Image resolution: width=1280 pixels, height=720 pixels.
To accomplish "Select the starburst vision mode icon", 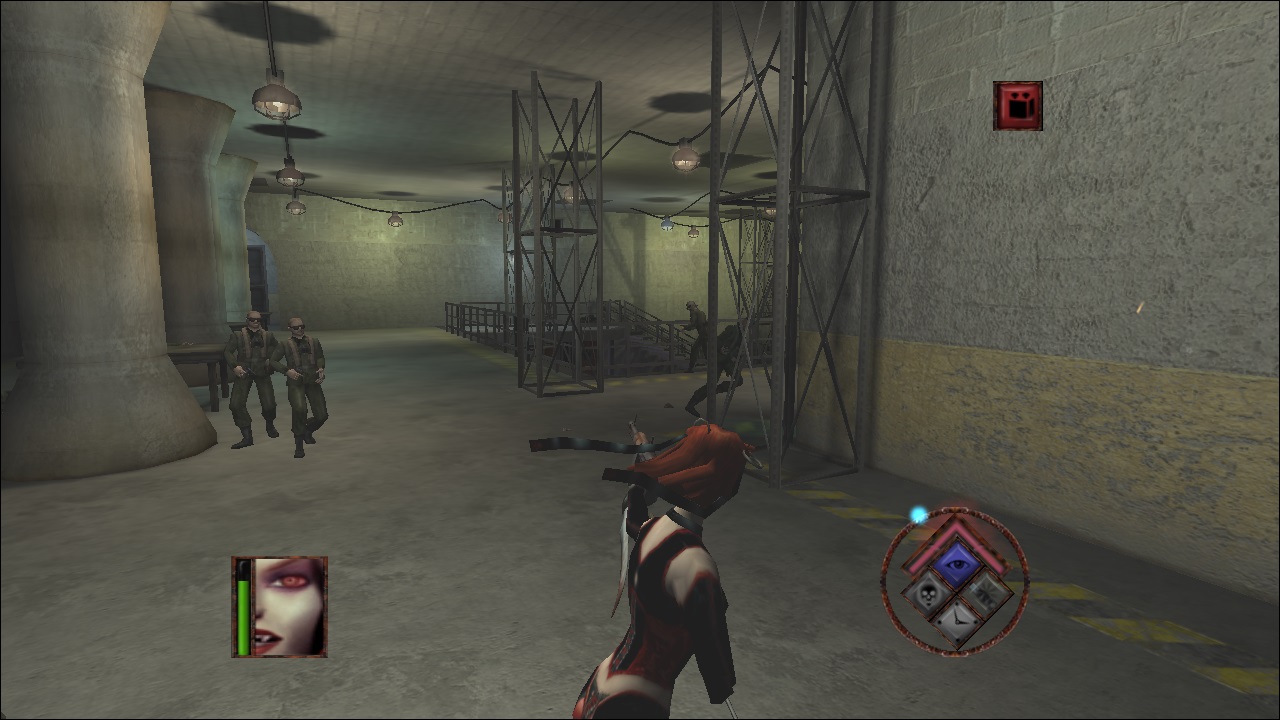I will click(x=985, y=595).
